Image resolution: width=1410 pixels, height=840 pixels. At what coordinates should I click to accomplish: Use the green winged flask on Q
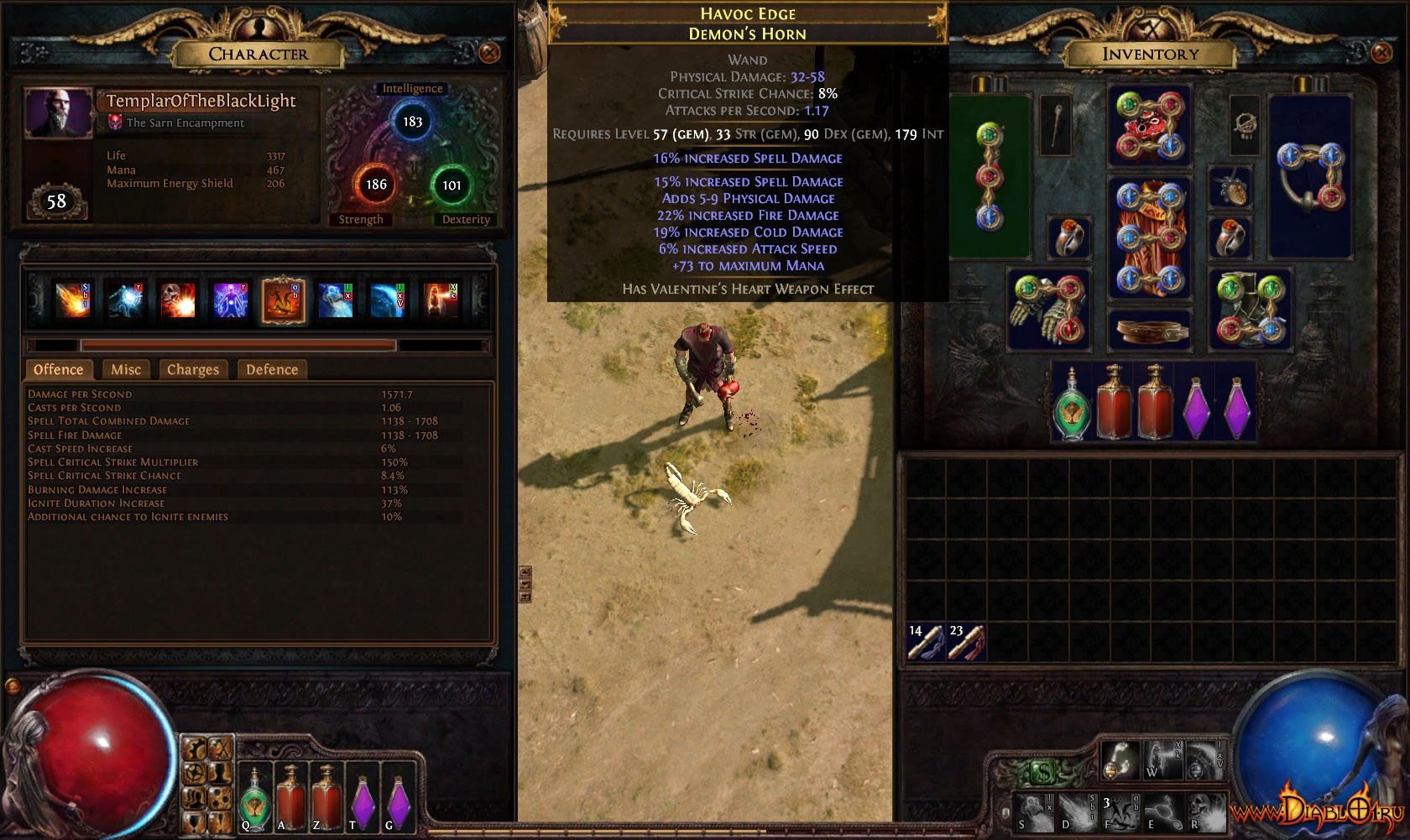point(254,799)
